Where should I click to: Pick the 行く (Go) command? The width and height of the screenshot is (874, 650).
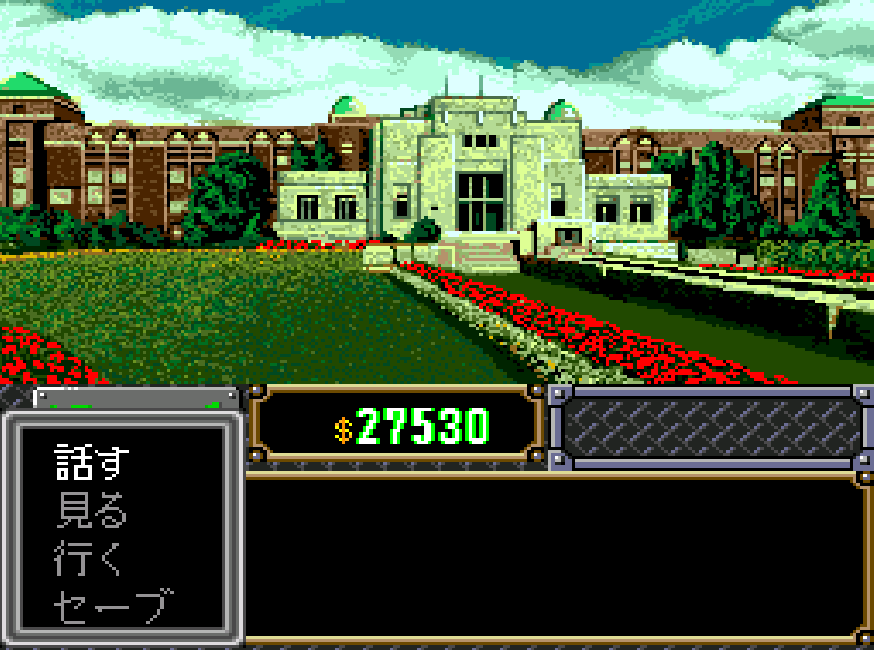[x=88, y=558]
